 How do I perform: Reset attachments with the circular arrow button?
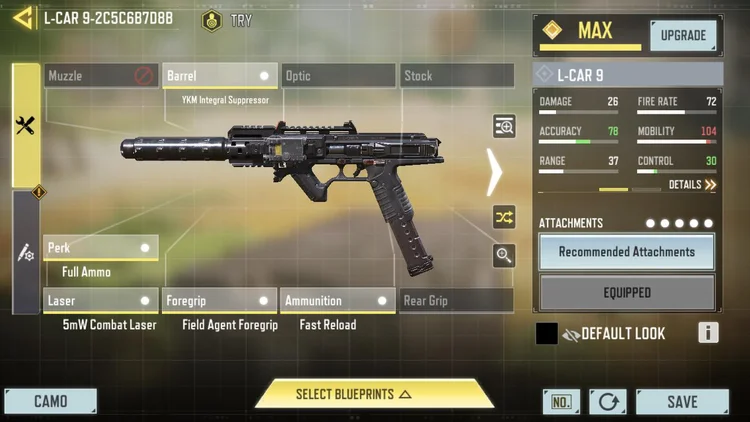coord(608,402)
